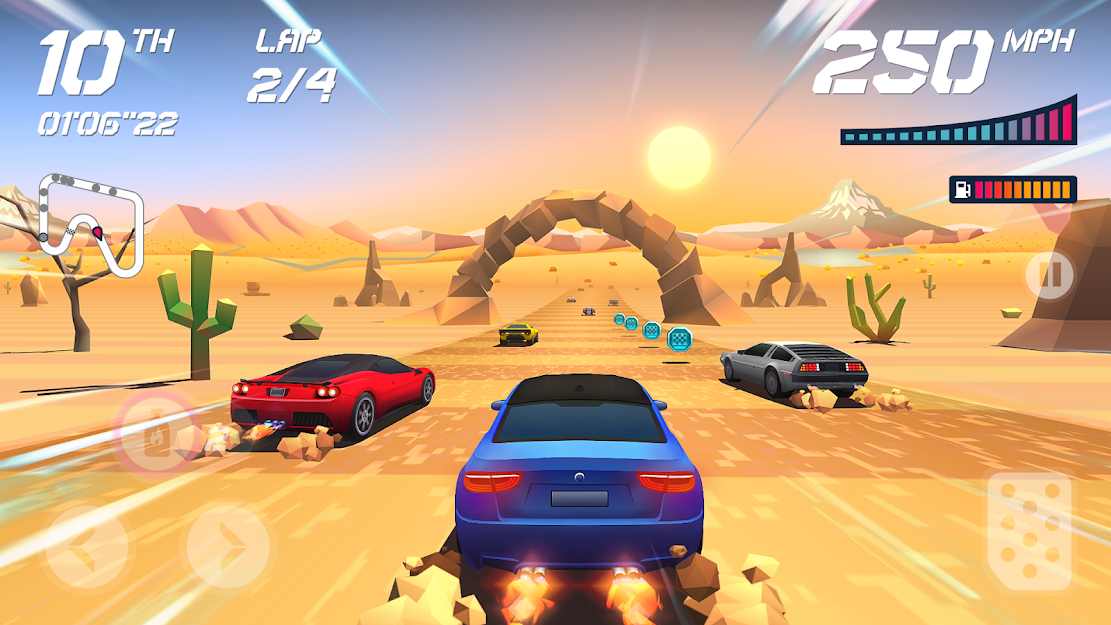Pause the race with the pause button

1049,275
